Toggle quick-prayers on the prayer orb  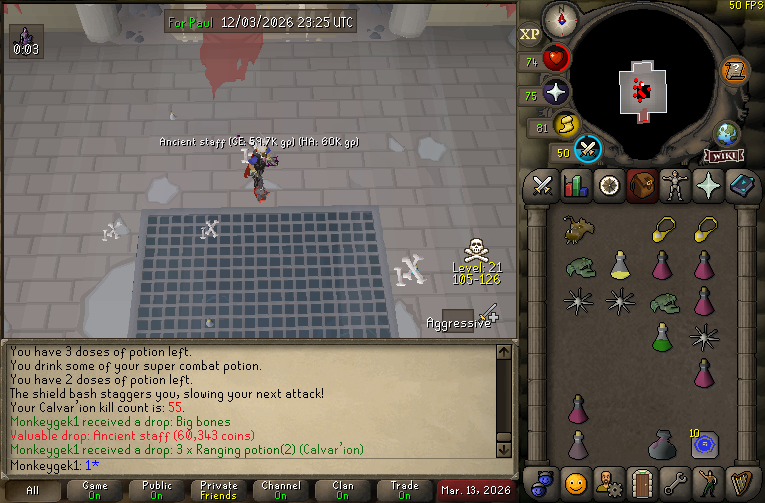click(x=555, y=93)
